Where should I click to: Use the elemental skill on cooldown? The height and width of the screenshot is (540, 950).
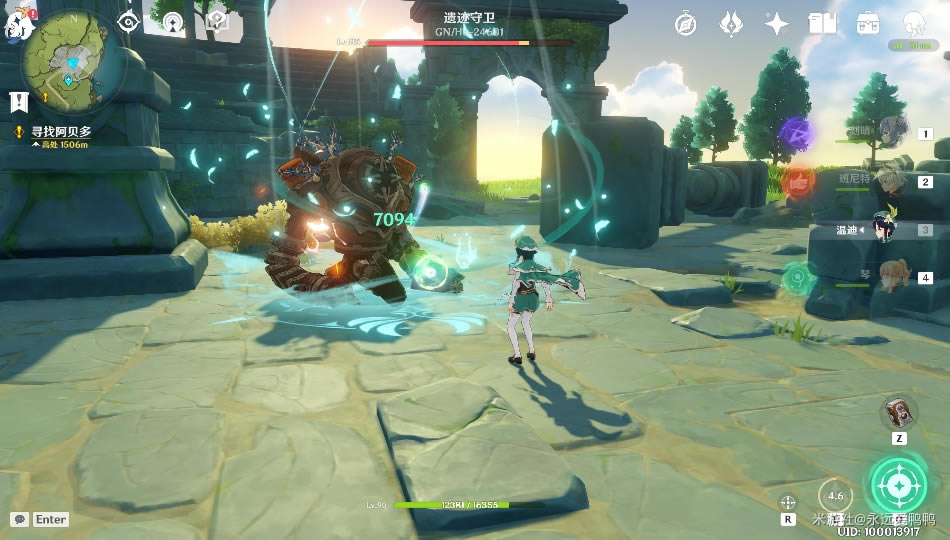tap(835, 495)
